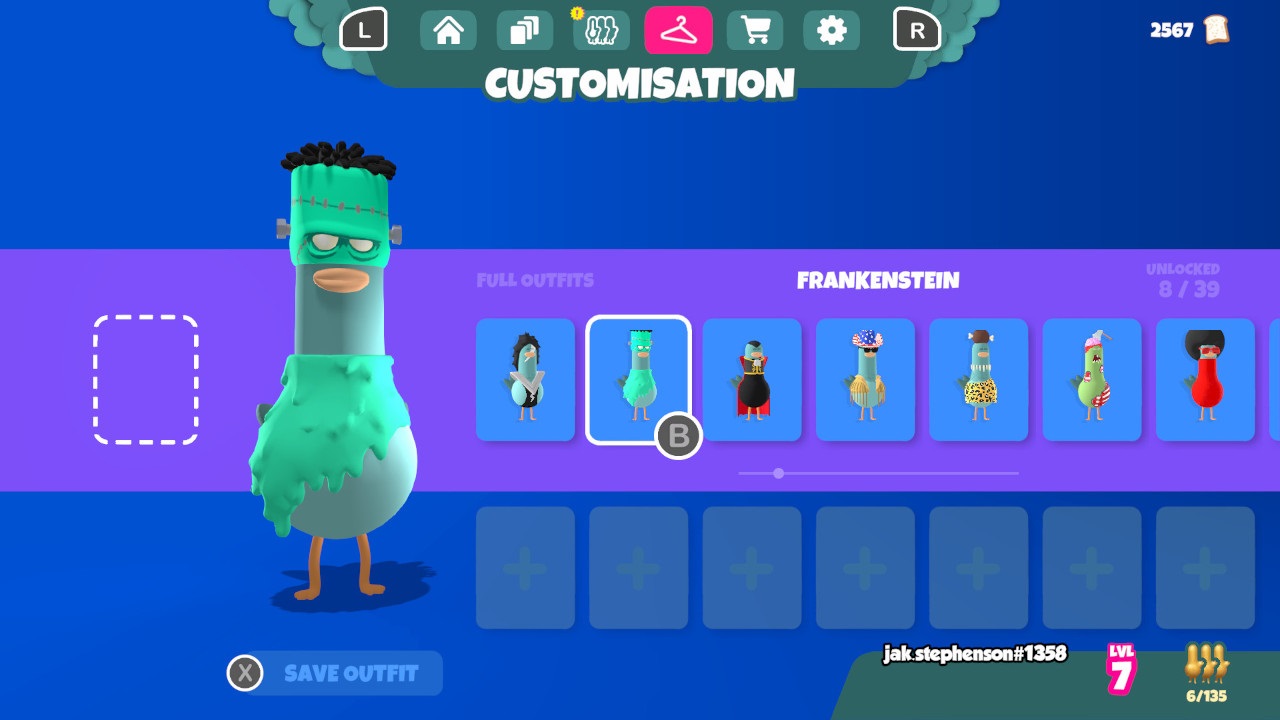Viewport: 1280px width, 720px height.
Task: Open the pigeons multiplayer icon with notification badge
Action: 601,30
